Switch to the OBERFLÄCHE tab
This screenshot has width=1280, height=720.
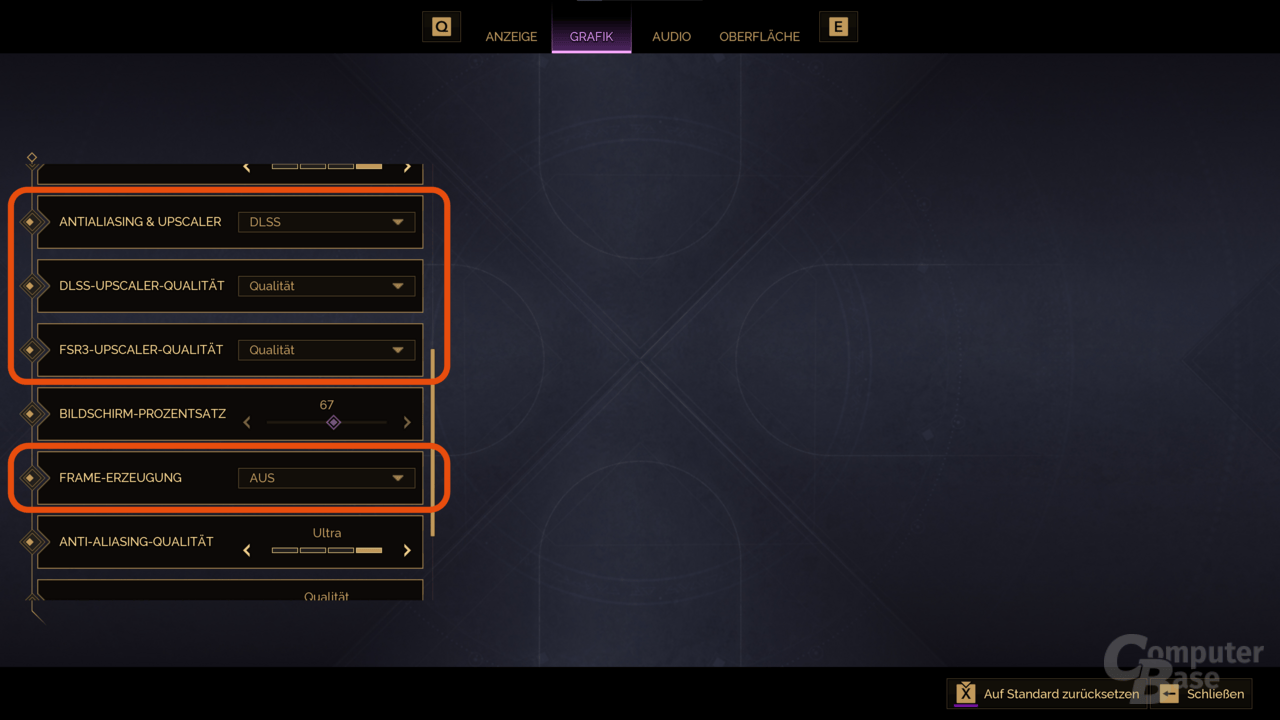(x=759, y=36)
